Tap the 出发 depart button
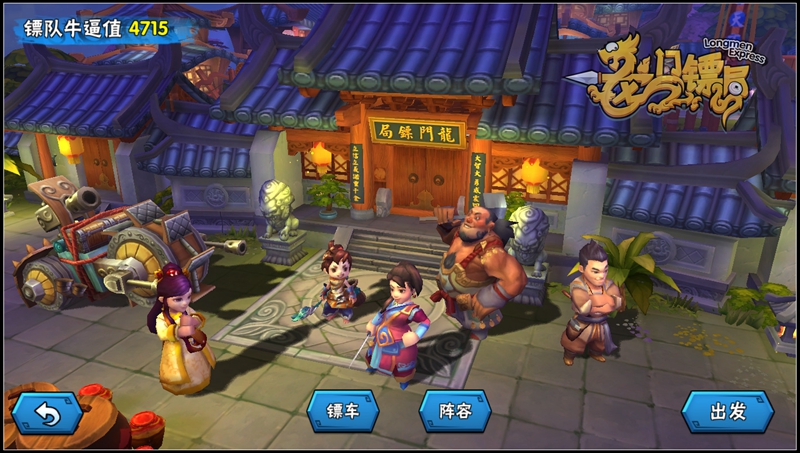Image resolution: width=800 pixels, height=453 pixels. (x=727, y=411)
